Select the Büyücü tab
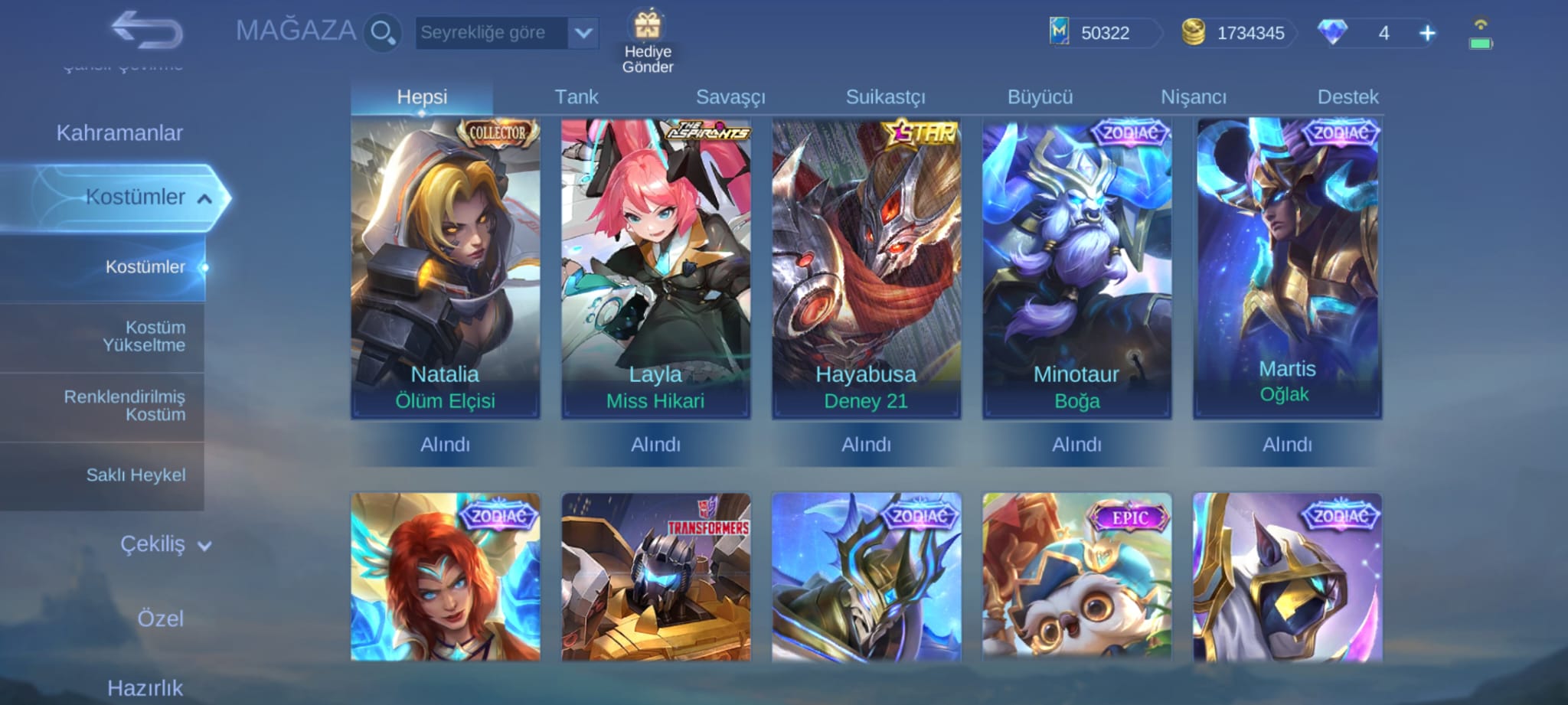The height and width of the screenshot is (705, 1568). (x=1040, y=97)
